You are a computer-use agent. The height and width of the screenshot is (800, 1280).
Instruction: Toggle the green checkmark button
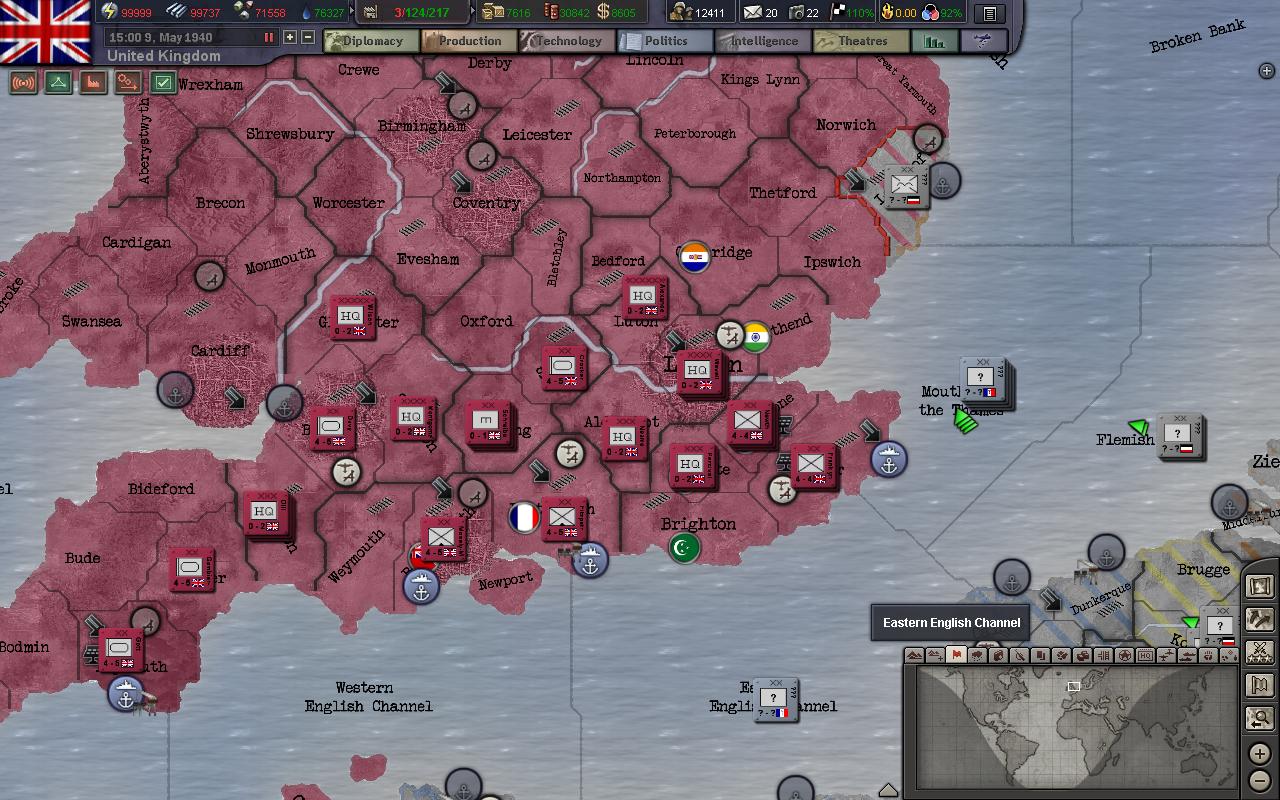pos(163,82)
